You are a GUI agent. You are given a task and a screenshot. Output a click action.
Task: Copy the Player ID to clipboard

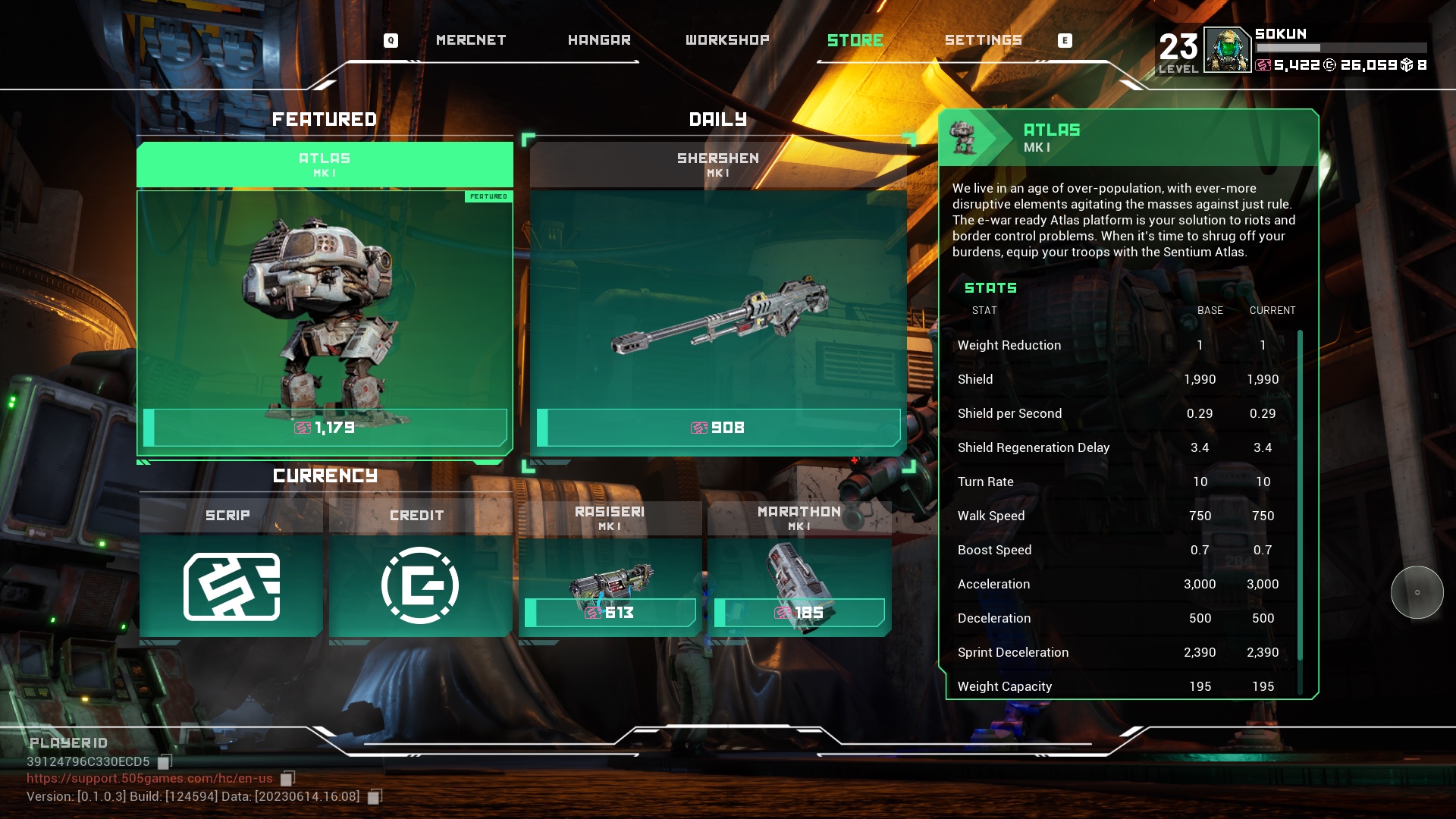click(x=165, y=761)
